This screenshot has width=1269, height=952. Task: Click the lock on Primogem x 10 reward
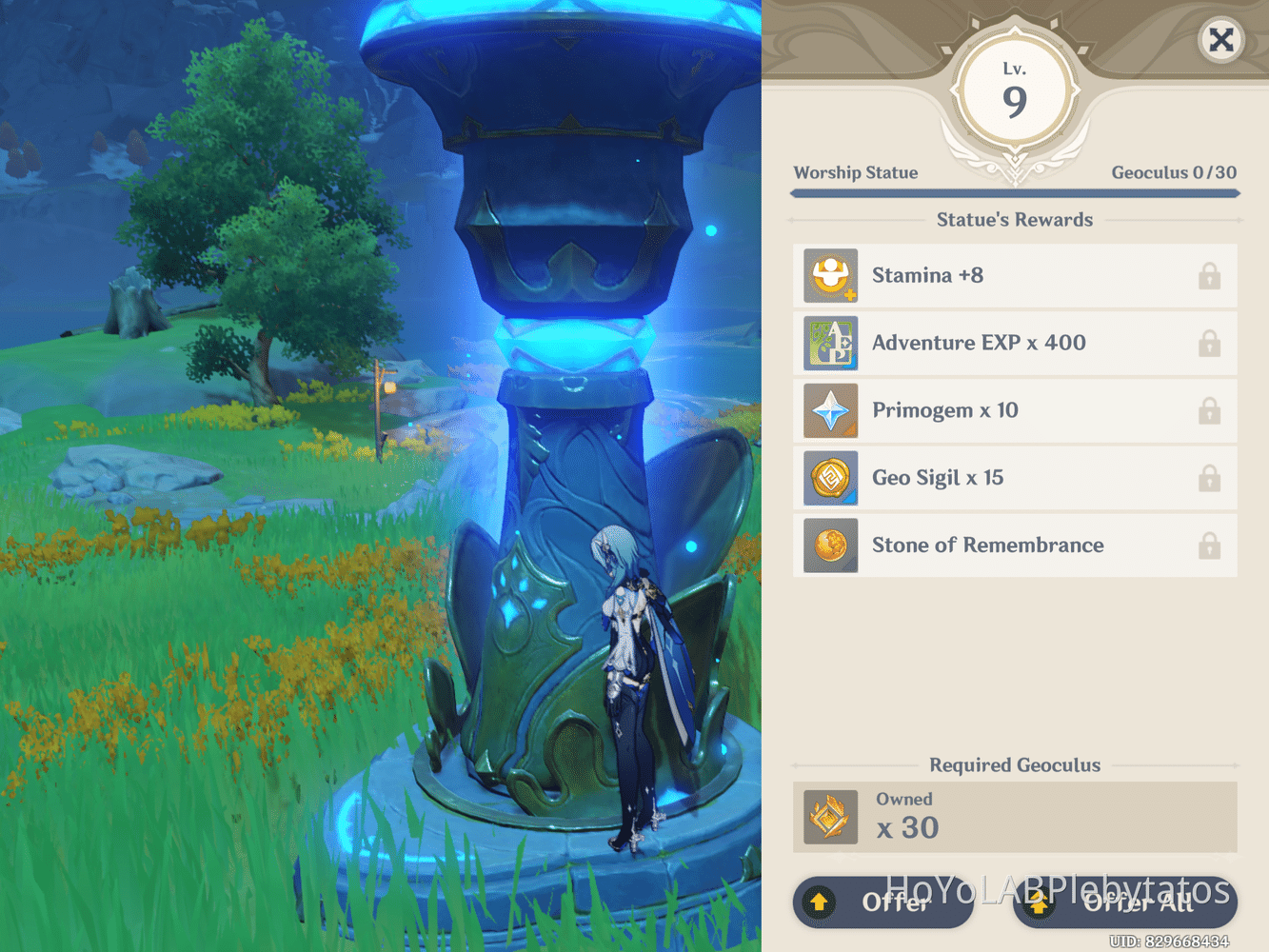[1209, 410]
